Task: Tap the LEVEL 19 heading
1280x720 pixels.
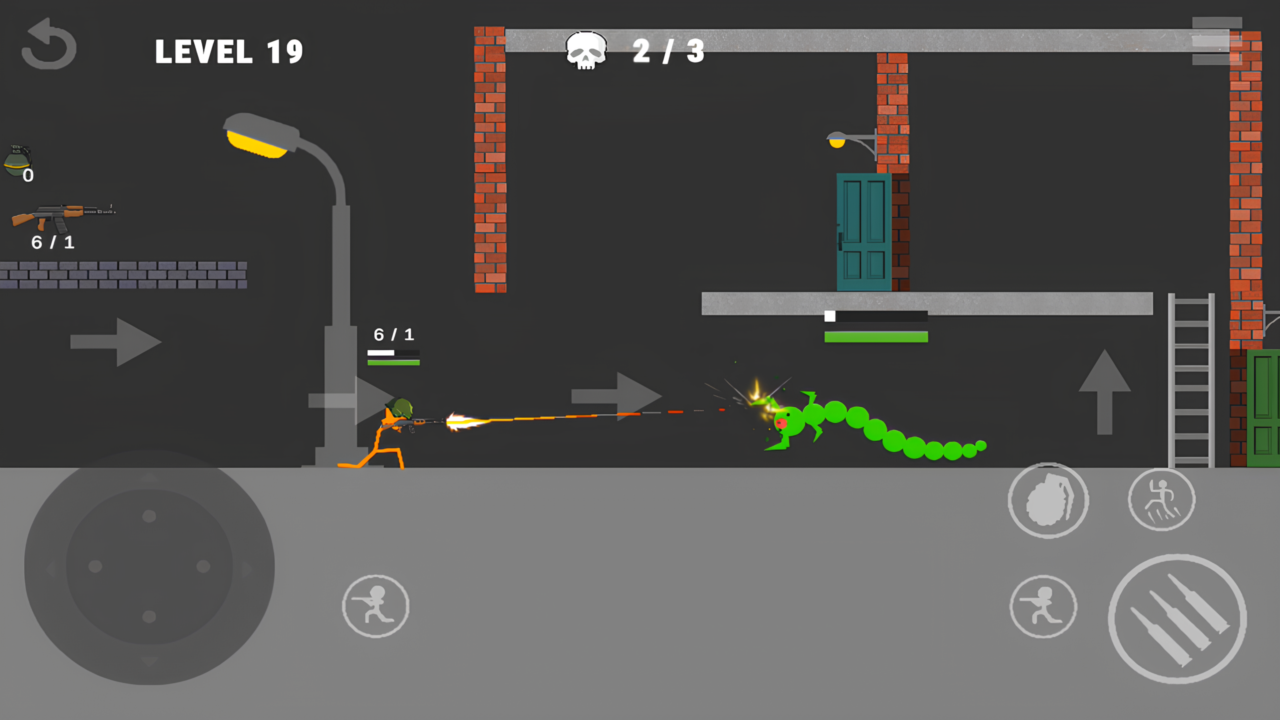Action: pyautogui.click(x=229, y=52)
